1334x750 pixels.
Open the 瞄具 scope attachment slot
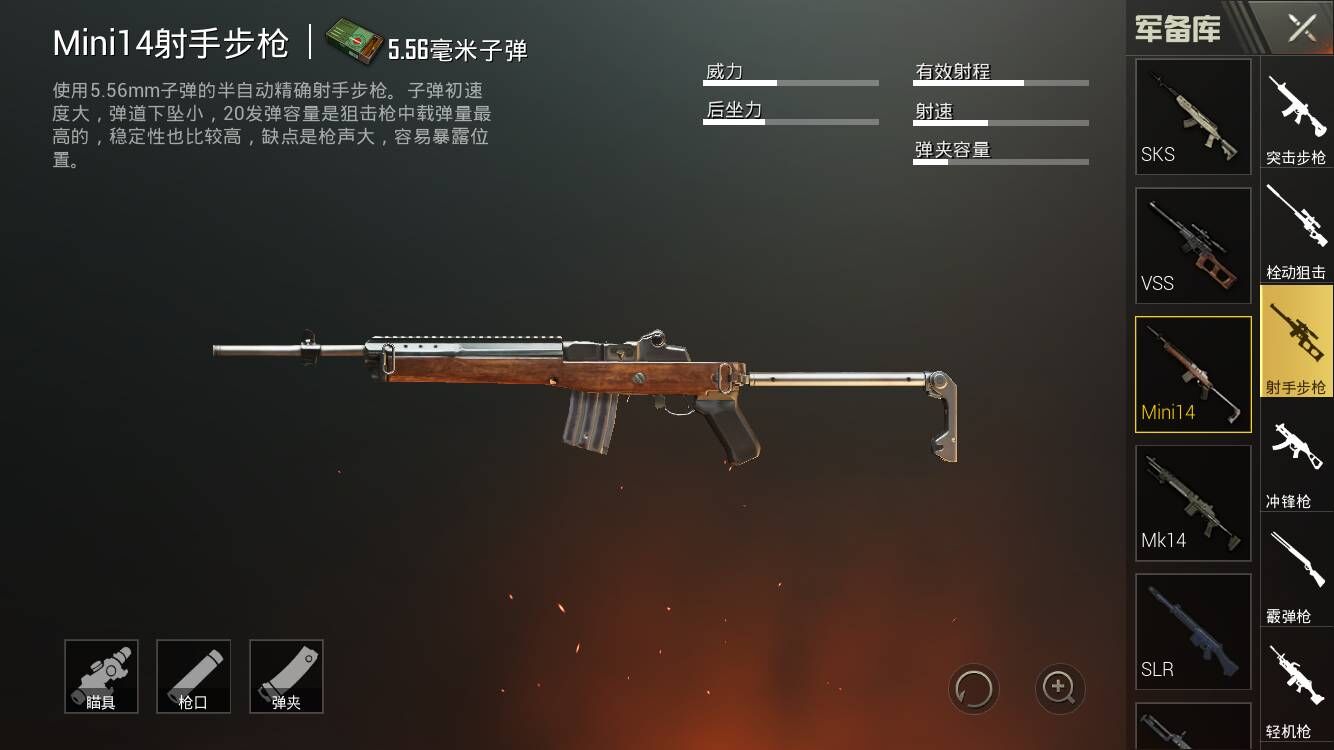(101, 676)
